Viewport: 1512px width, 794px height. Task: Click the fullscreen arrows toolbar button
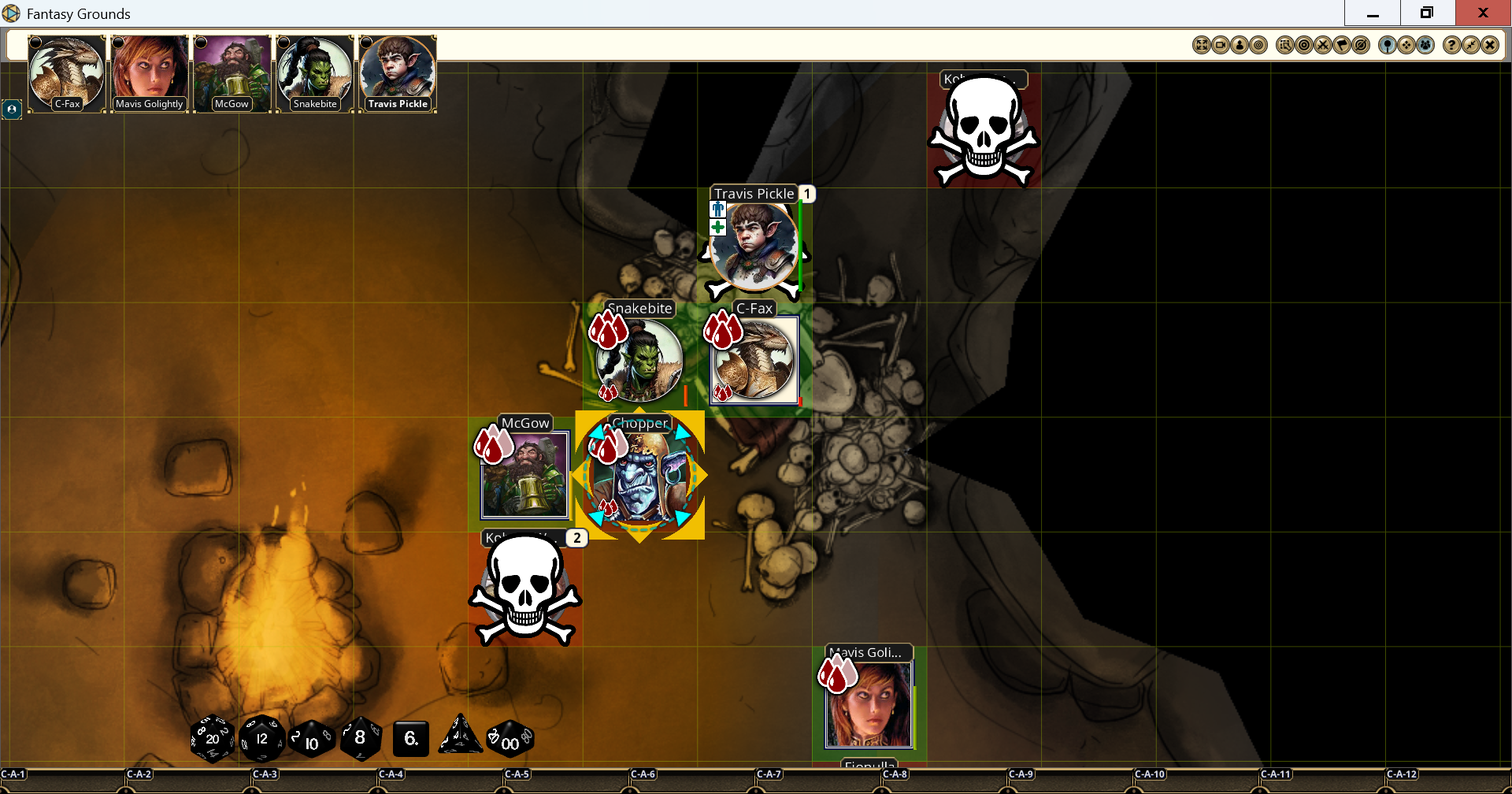[1201, 46]
